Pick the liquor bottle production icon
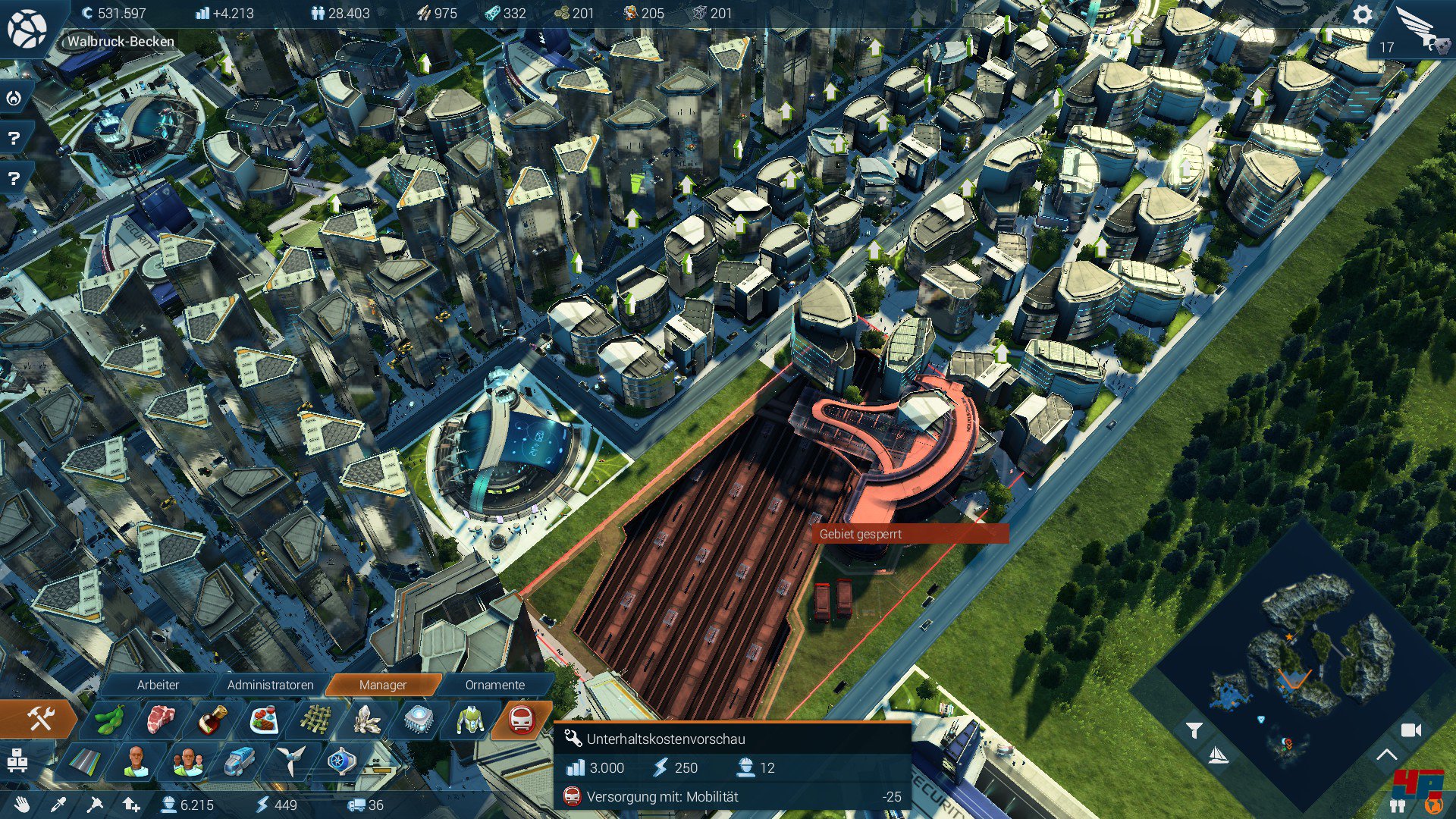Image resolution: width=1456 pixels, height=819 pixels. tap(212, 720)
